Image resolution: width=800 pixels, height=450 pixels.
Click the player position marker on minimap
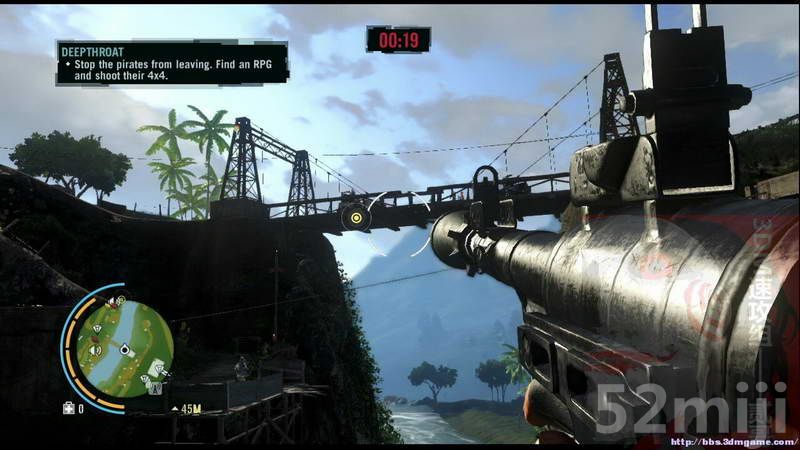click(x=124, y=350)
